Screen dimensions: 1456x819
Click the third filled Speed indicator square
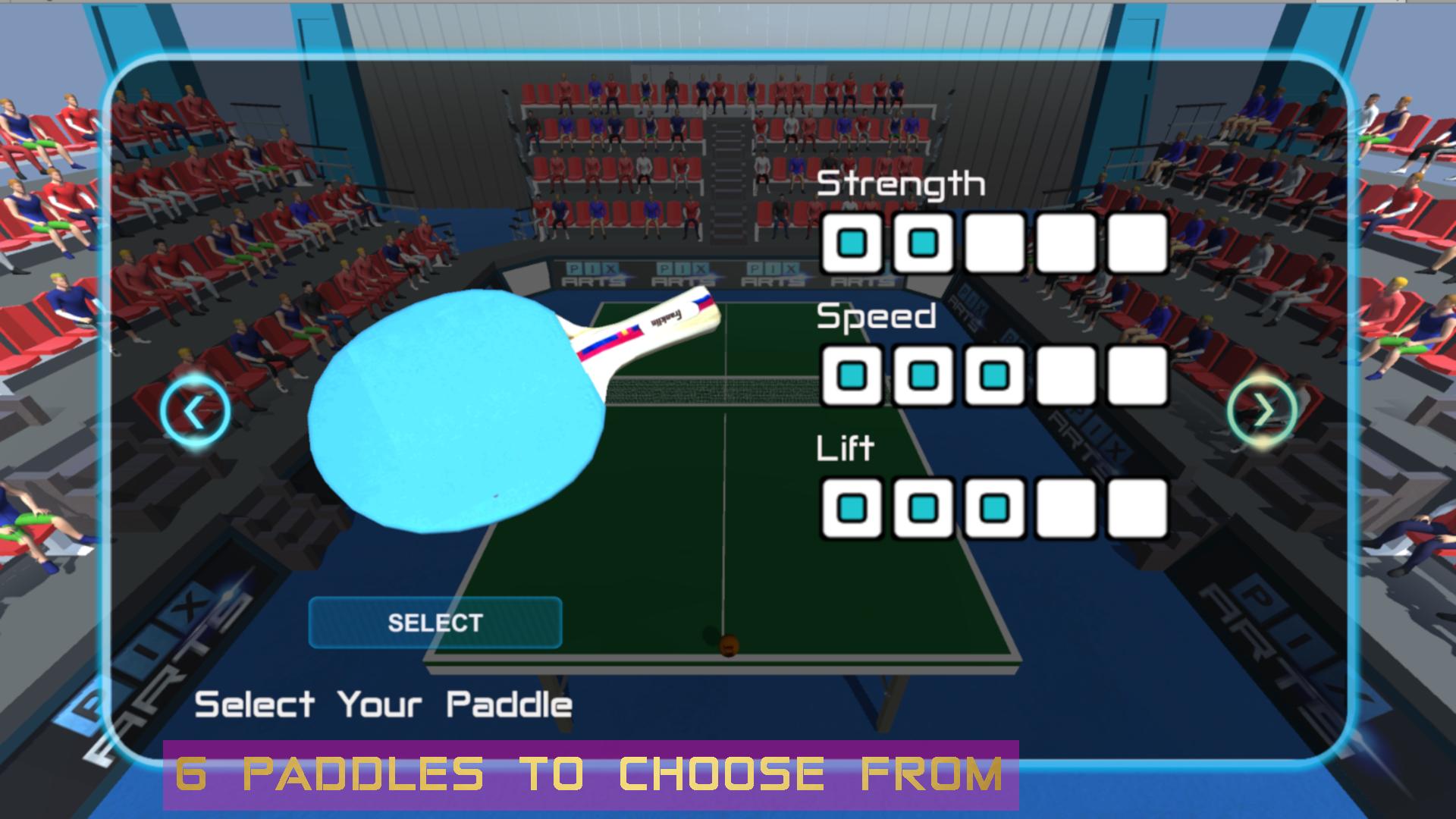[993, 375]
